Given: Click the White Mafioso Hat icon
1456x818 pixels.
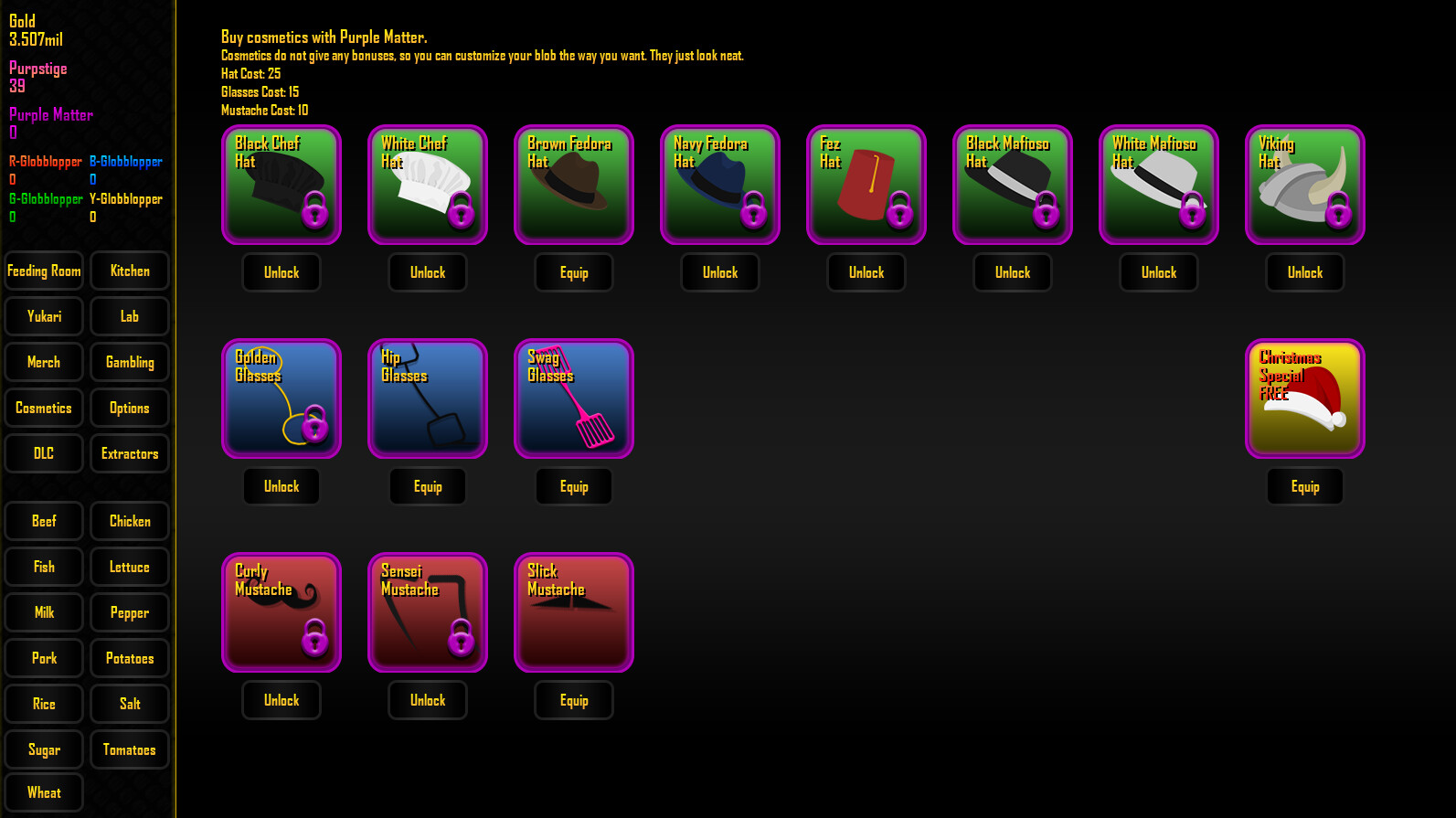Looking at the screenshot, I should point(1158,185).
